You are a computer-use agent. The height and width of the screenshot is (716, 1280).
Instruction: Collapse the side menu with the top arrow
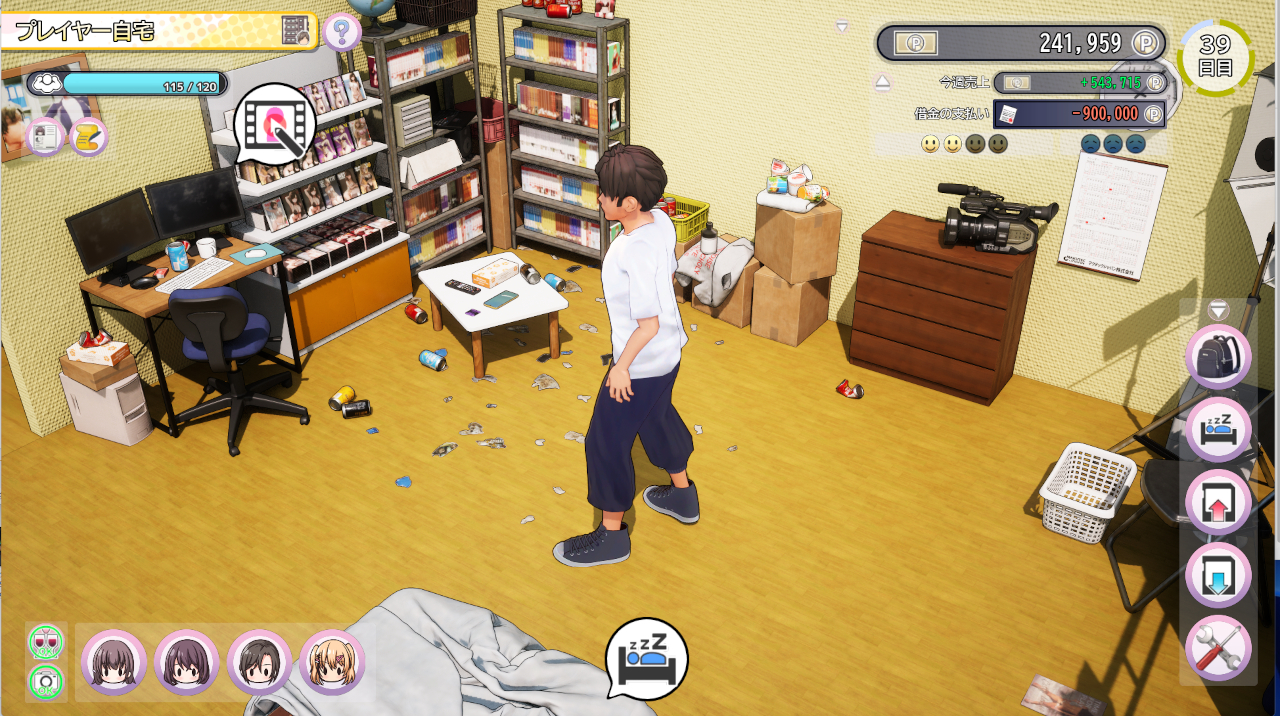click(1218, 310)
